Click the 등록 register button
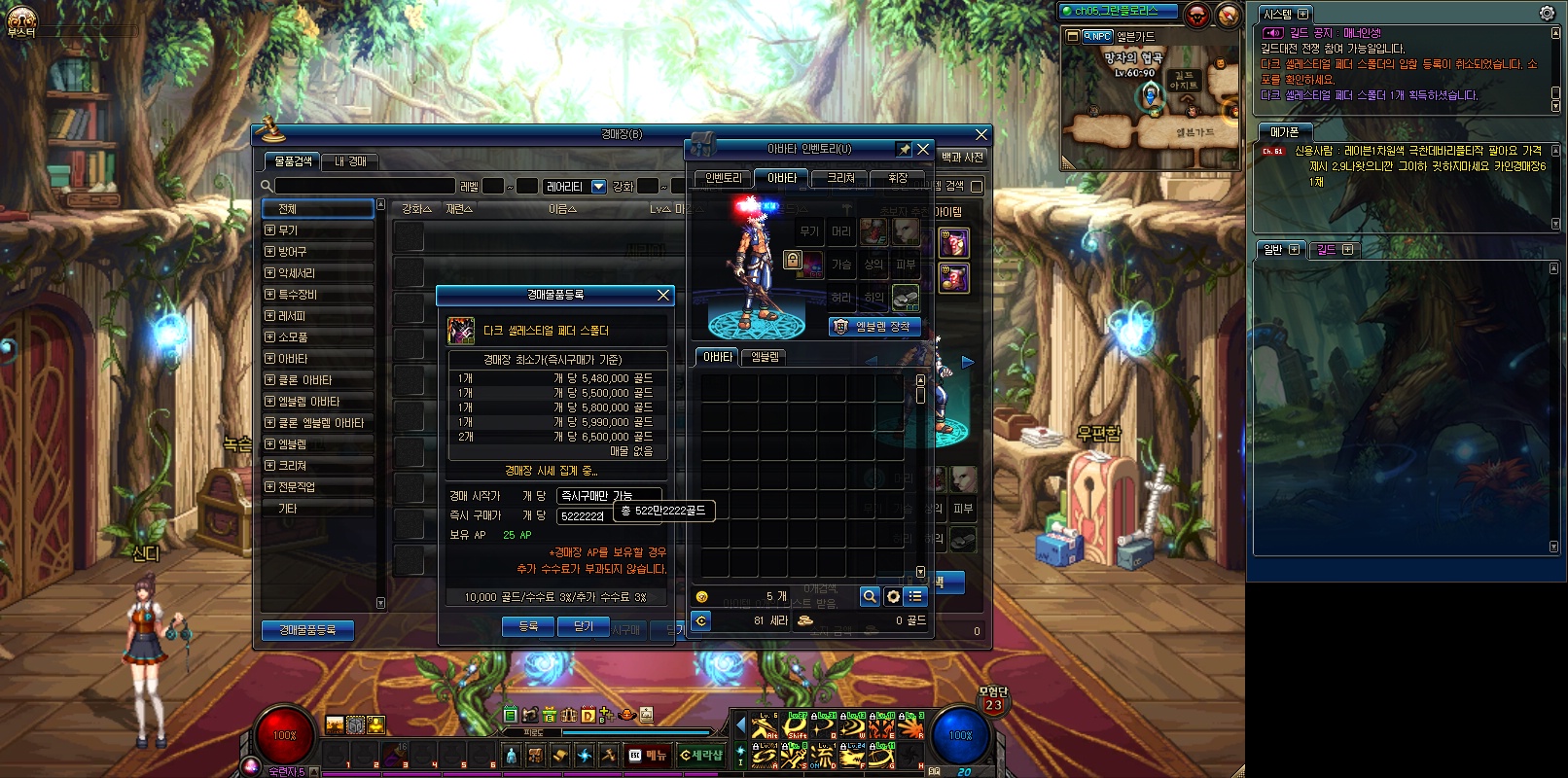 coord(528,626)
